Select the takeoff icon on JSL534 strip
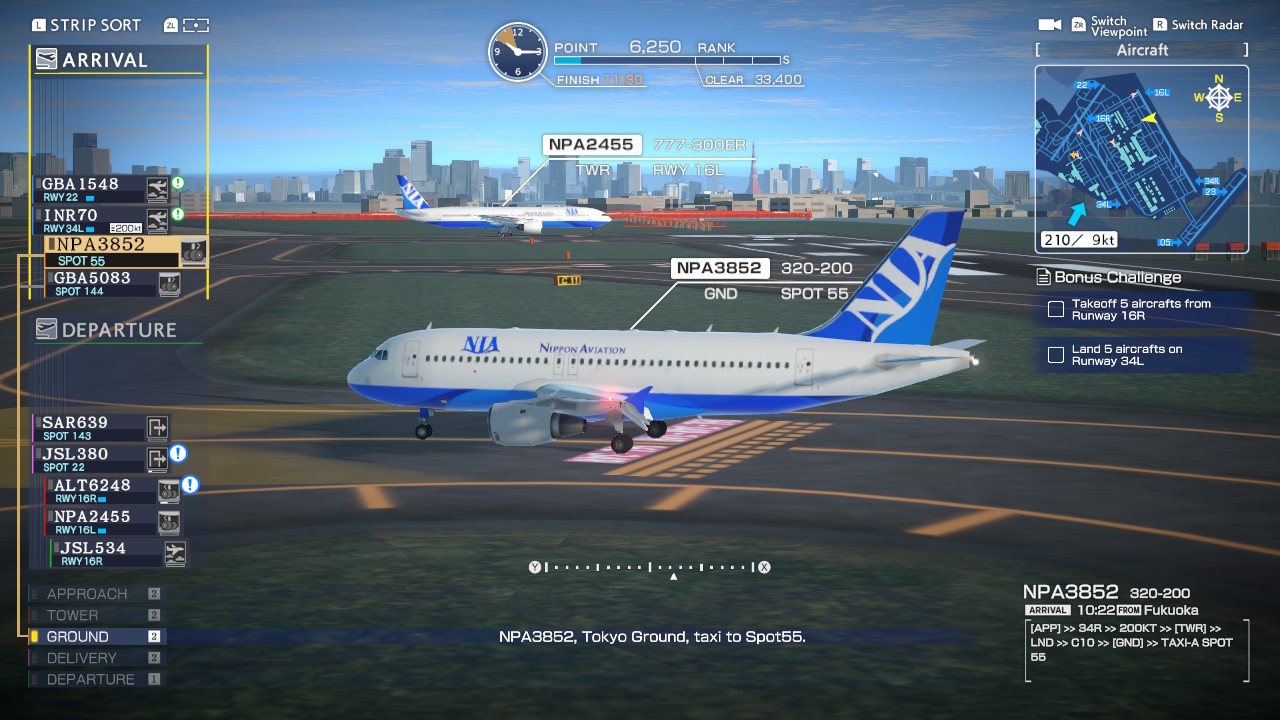Screen dimensions: 1280x720 tap(174, 553)
